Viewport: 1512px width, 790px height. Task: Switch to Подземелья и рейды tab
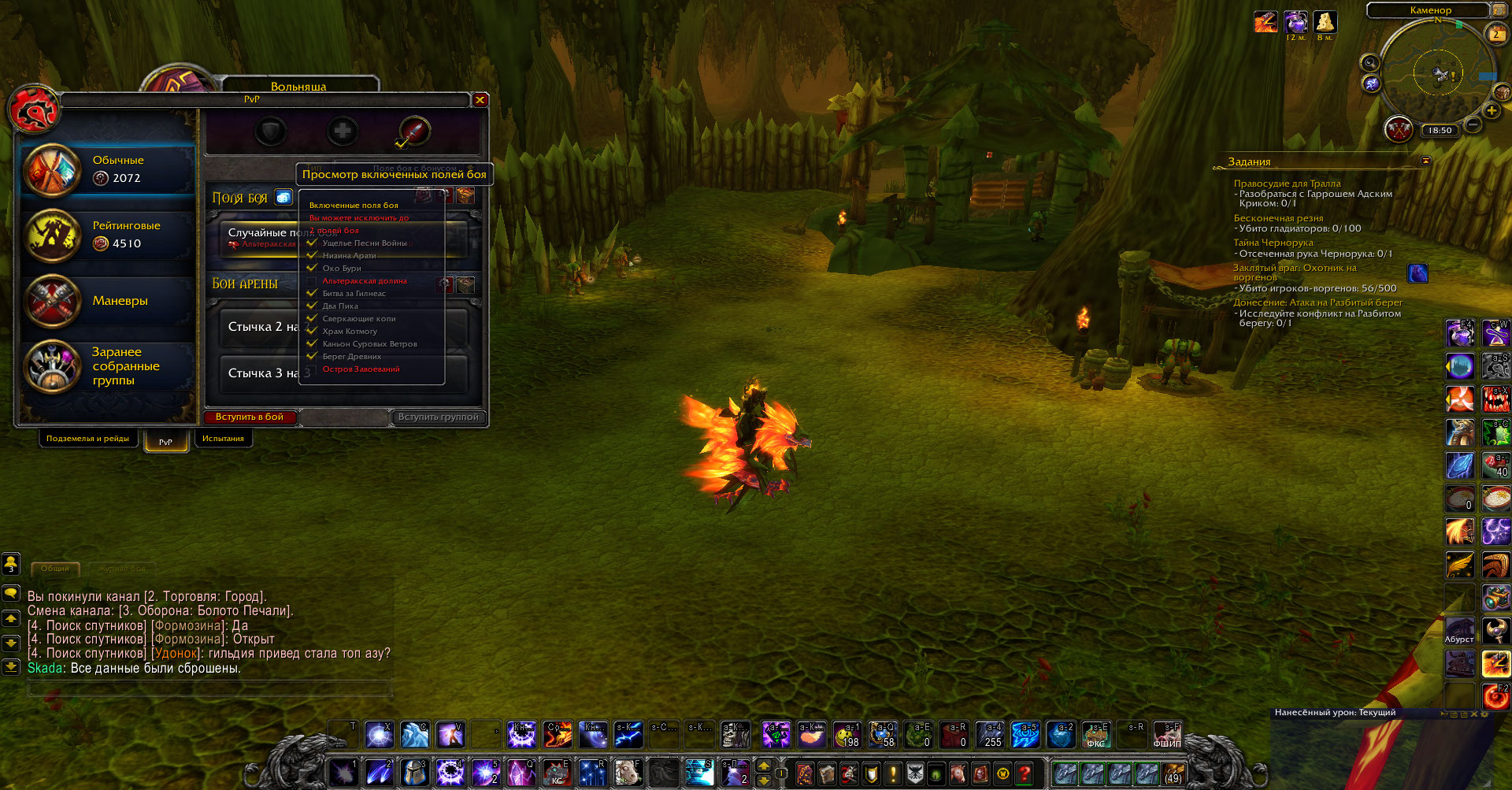tap(87, 439)
